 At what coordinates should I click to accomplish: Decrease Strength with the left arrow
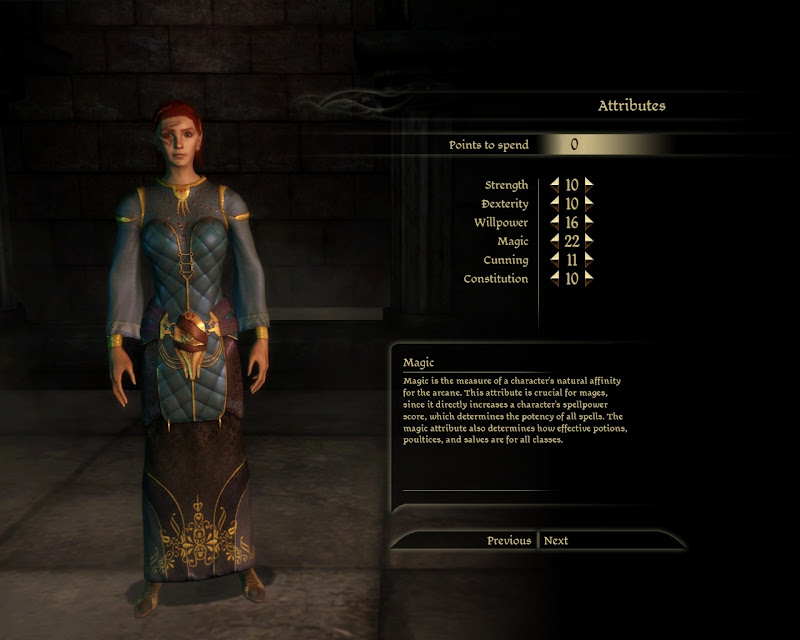coord(555,185)
